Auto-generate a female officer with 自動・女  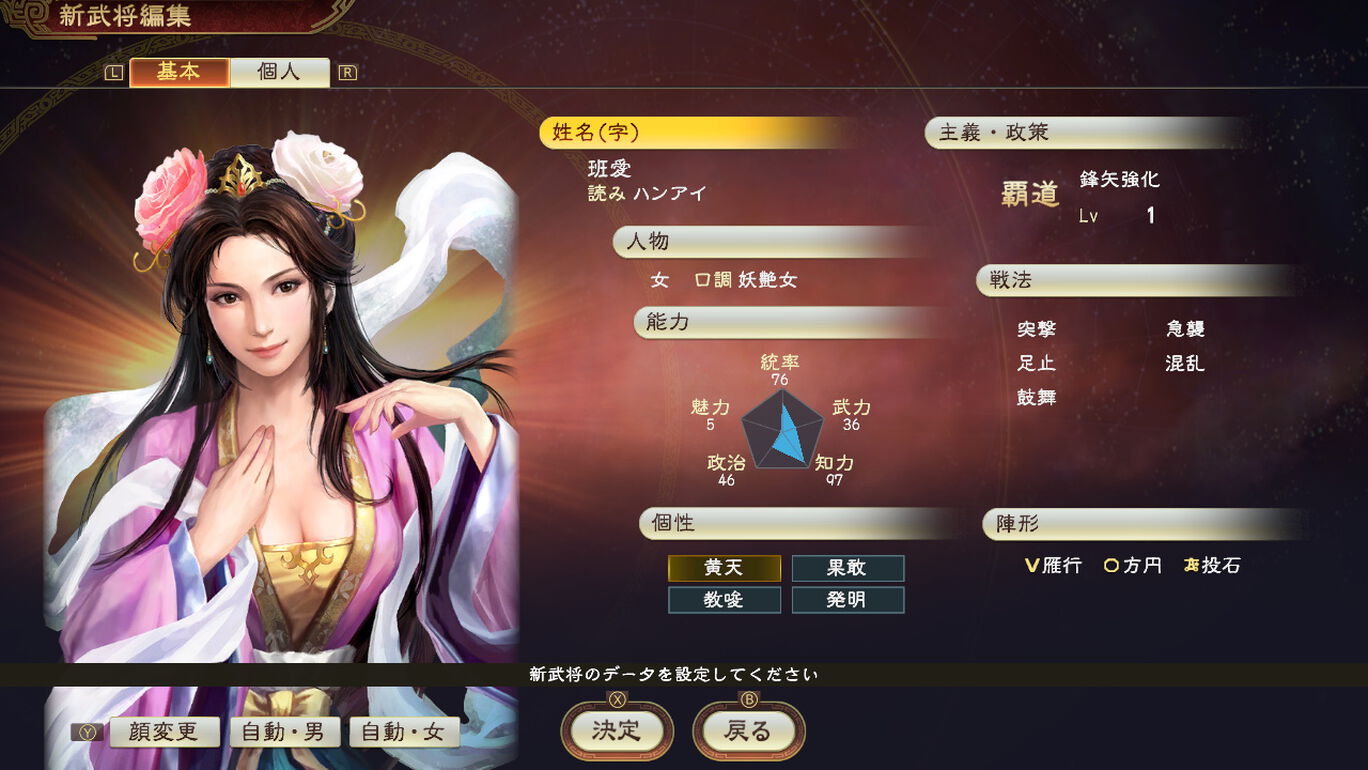tap(403, 732)
